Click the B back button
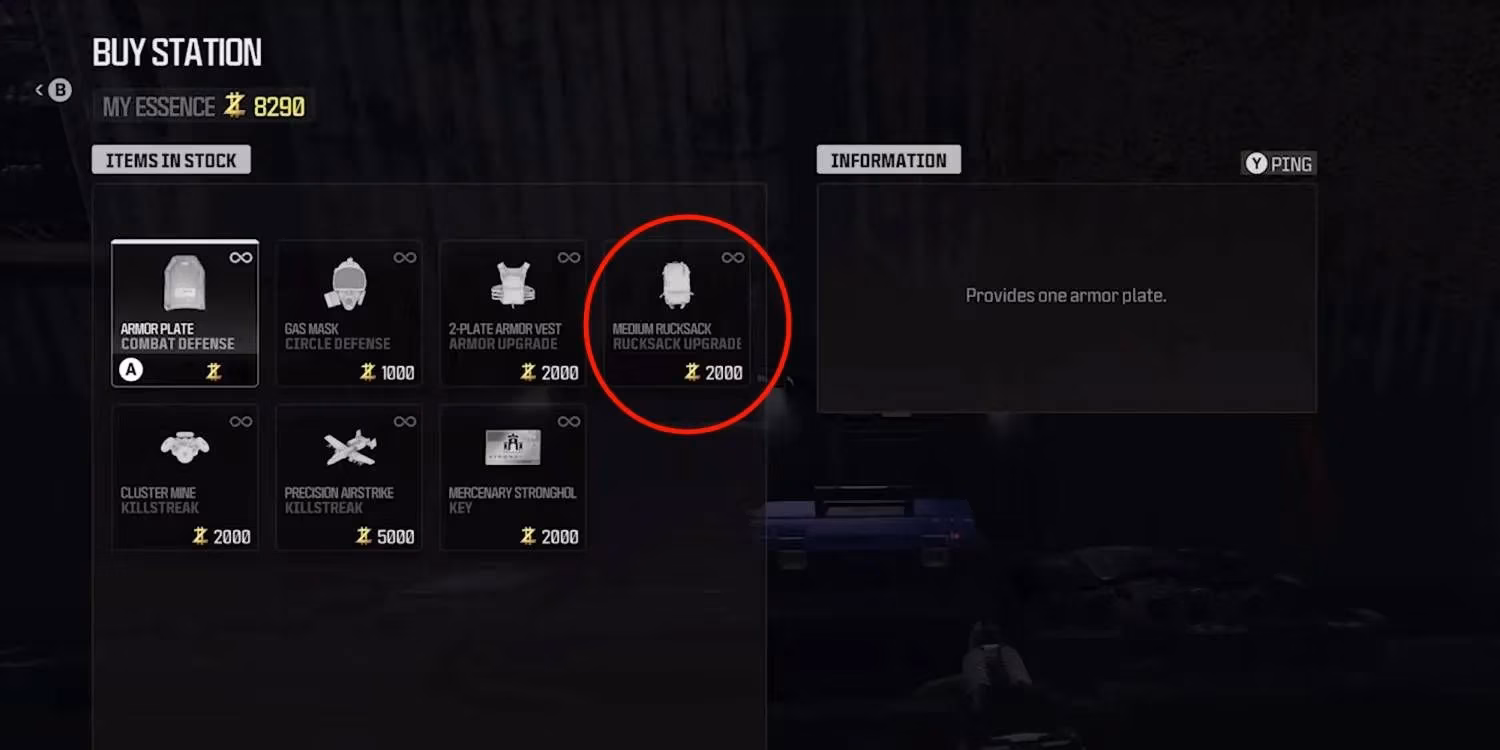This screenshot has width=1500, height=750. point(58,90)
